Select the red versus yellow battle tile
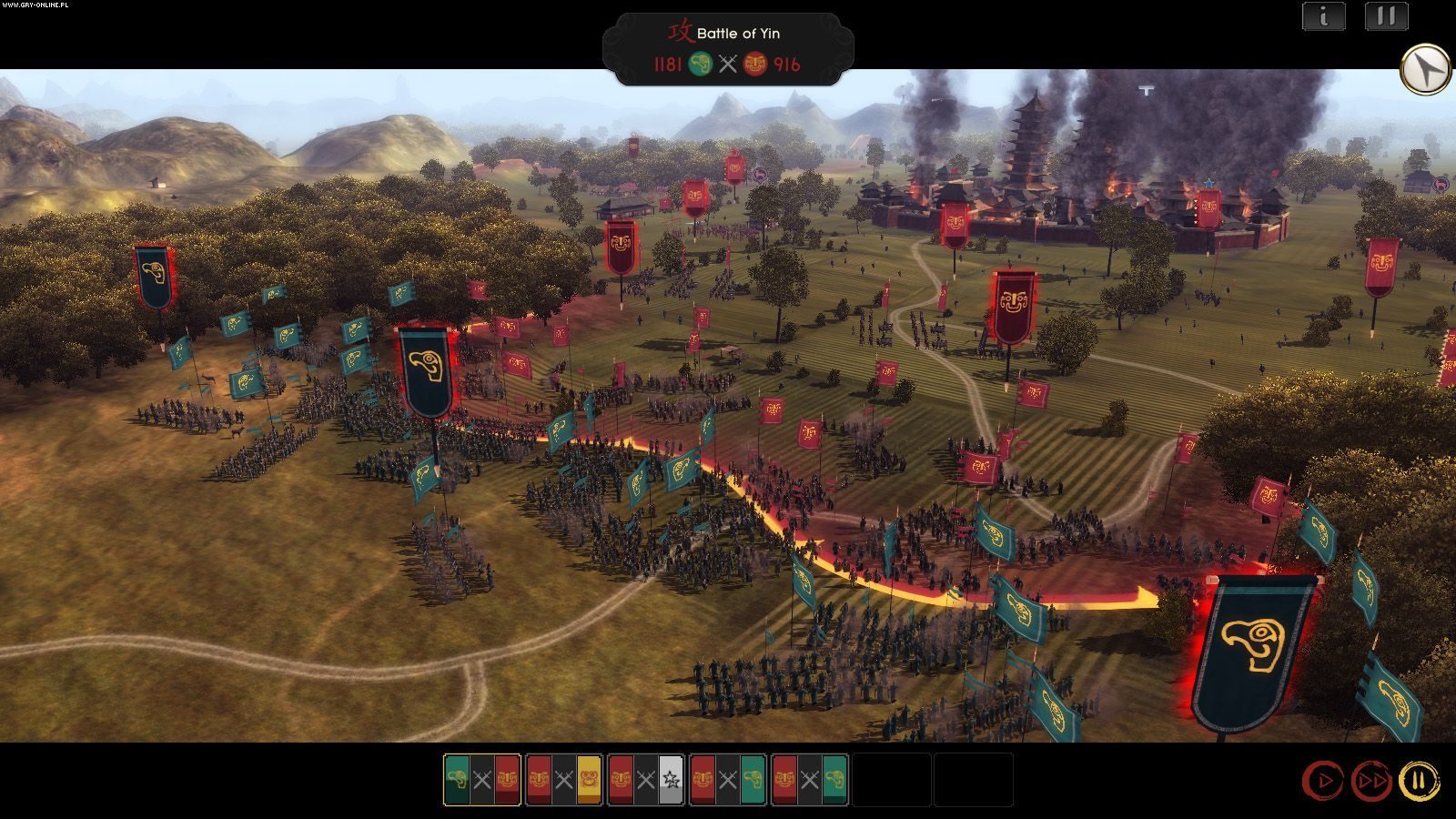1456x819 pixels. [x=564, y=780]
